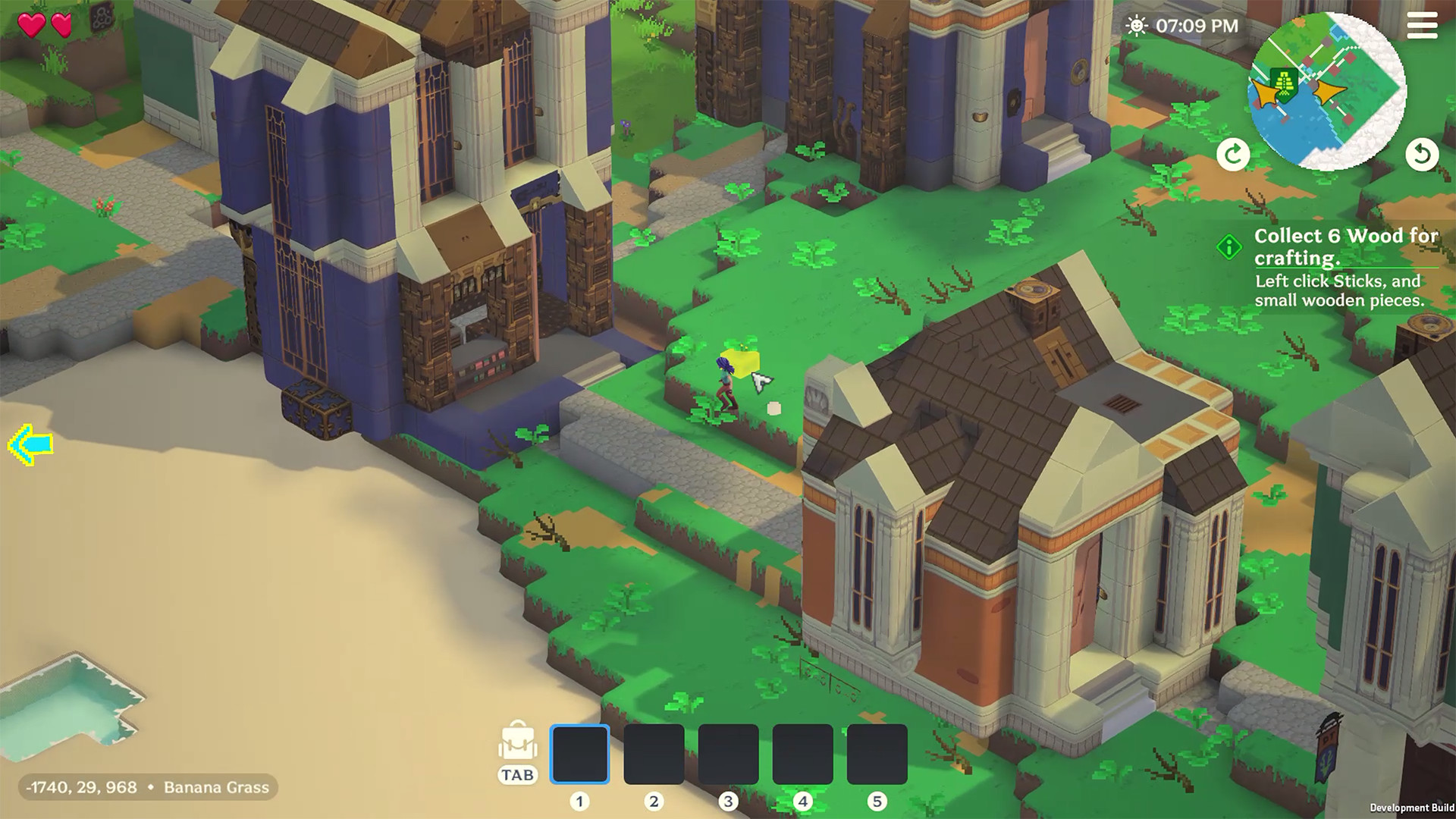
Task: Click the sun icon beside the clock
Action: (x=1137, y=27)
